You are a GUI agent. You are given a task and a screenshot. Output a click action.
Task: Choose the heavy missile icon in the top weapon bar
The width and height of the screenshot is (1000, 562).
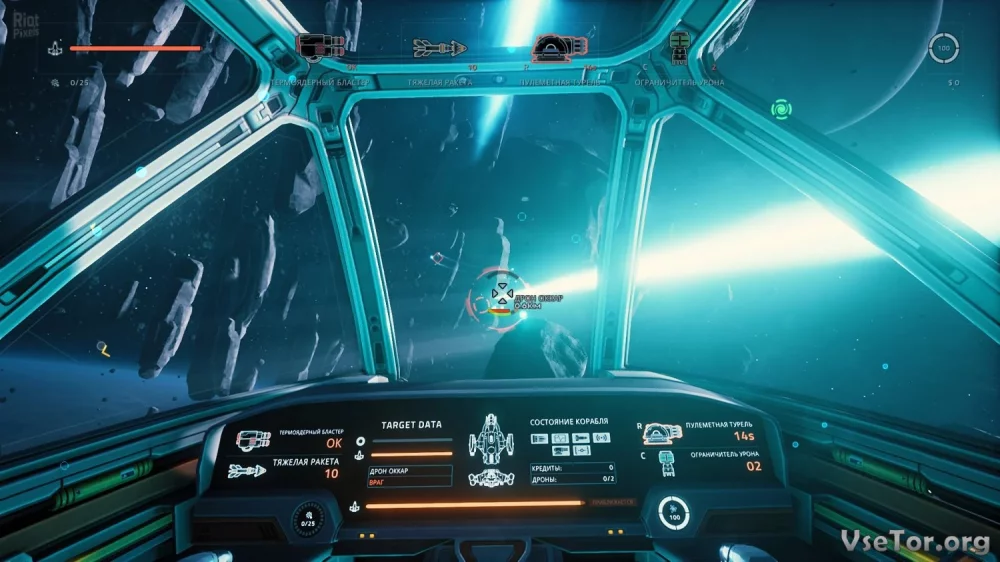(439, 47)
